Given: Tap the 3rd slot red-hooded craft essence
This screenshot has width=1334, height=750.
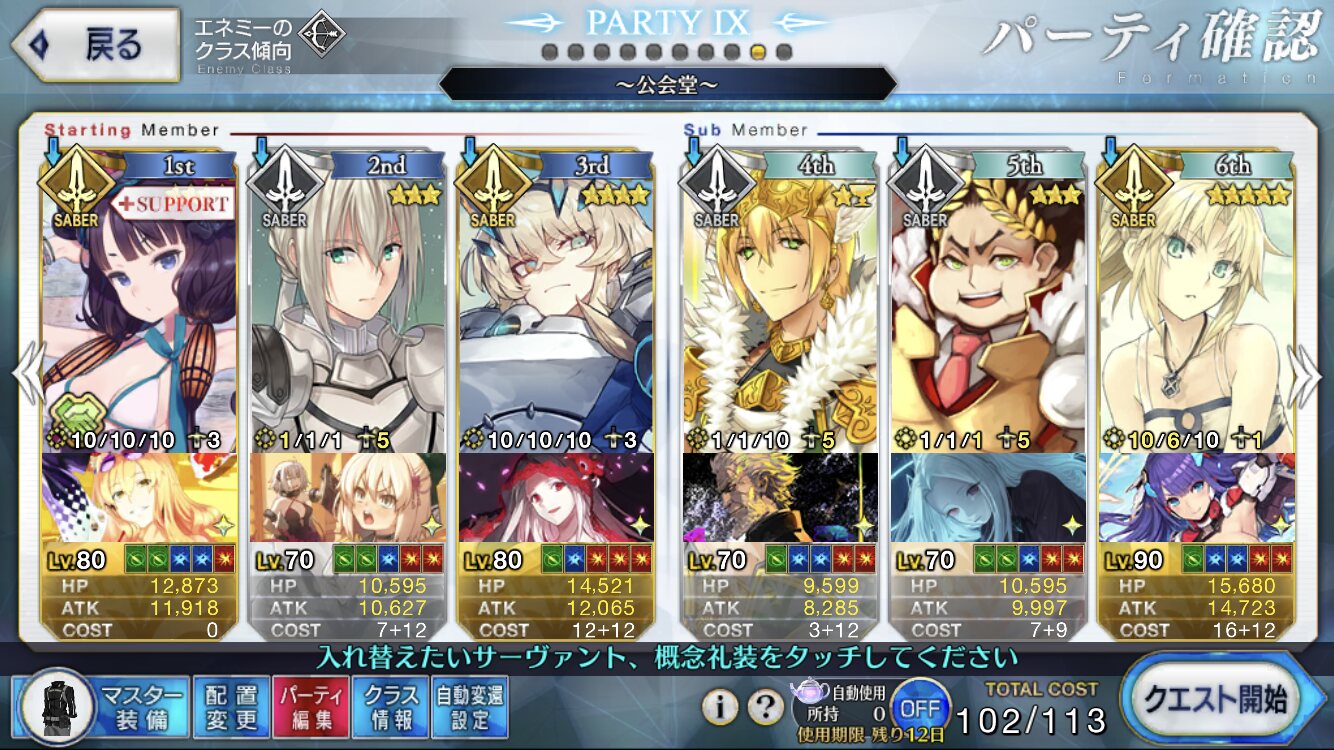Looking at the screenshot, I should tap(556, 497).
